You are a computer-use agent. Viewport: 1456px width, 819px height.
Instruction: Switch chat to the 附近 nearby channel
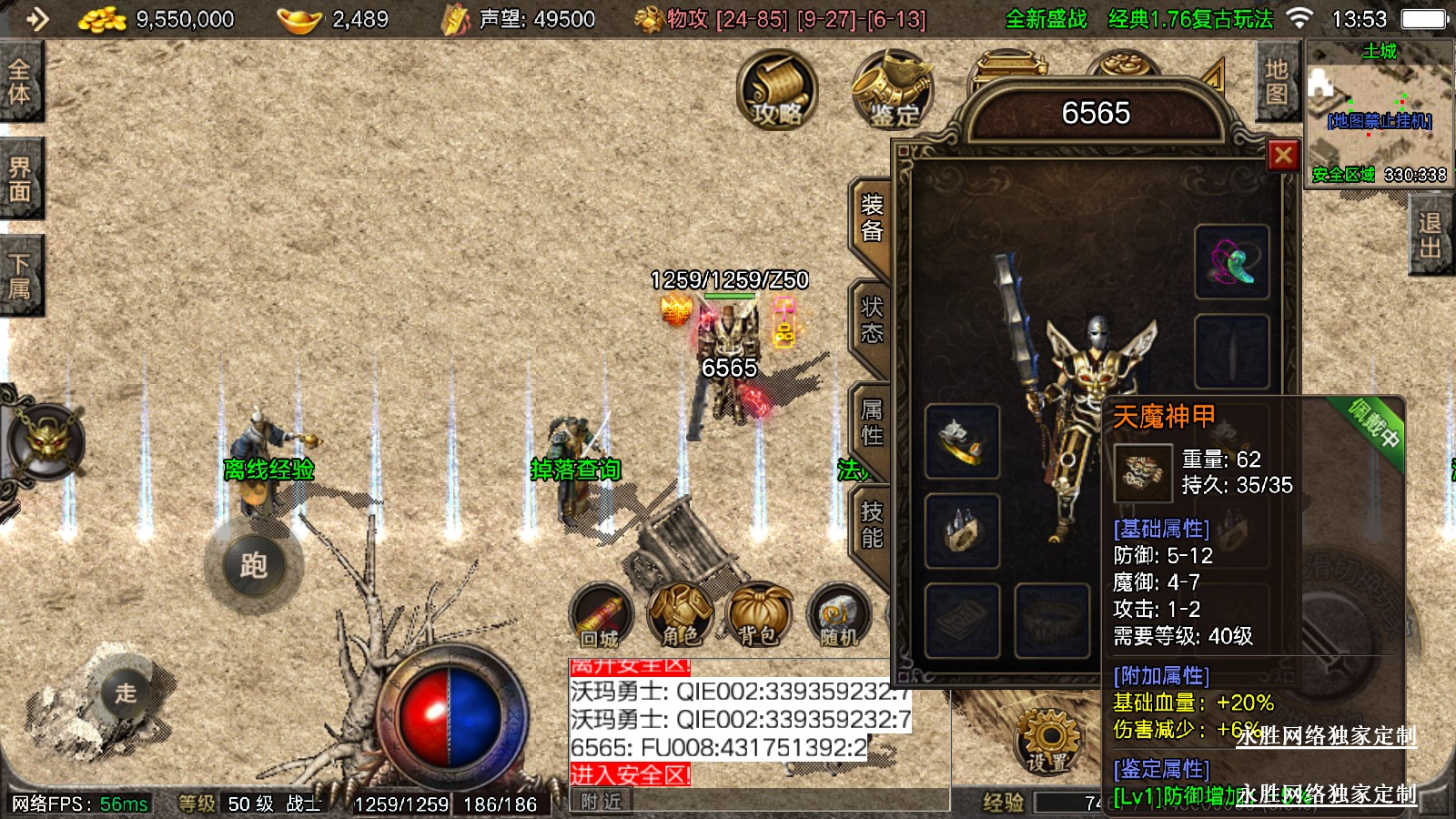[601, 802]
